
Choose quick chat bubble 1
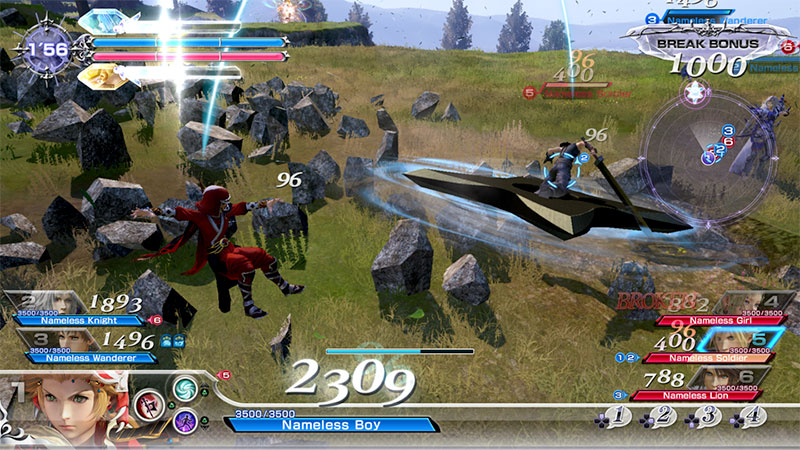pos(618,414)
